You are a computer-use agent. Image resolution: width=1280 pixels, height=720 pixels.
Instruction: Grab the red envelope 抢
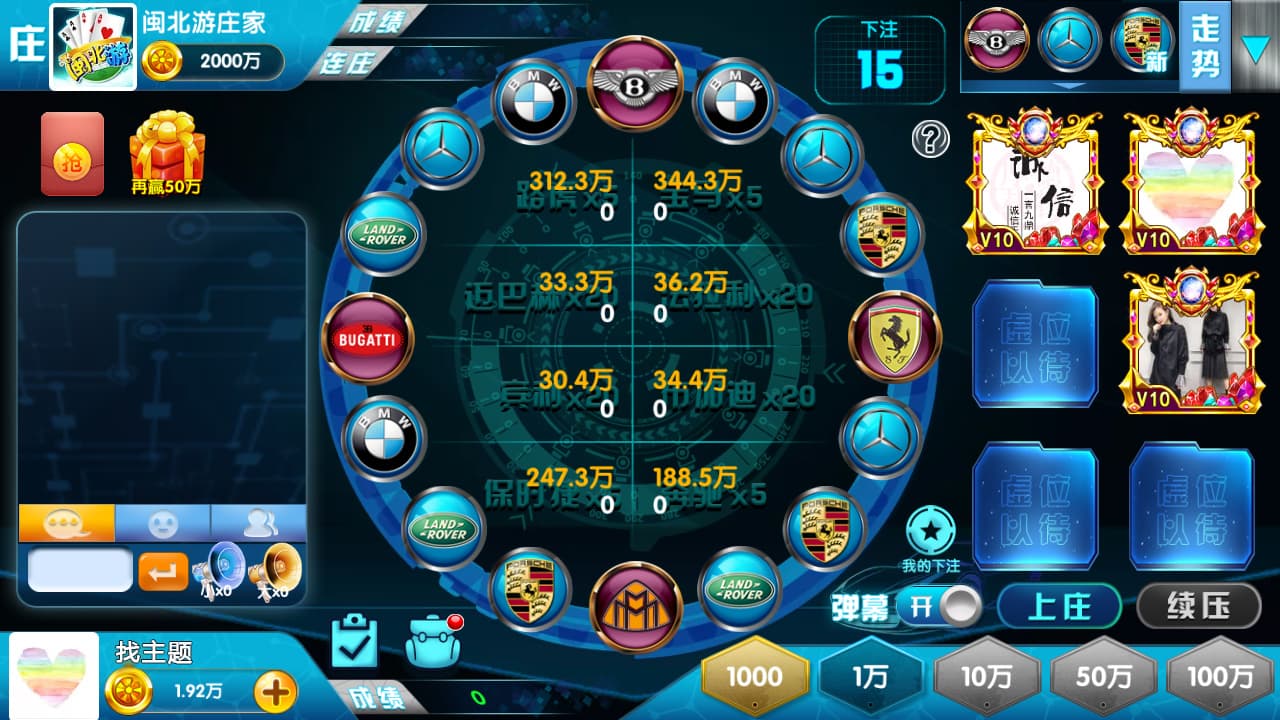pos(72,153)
